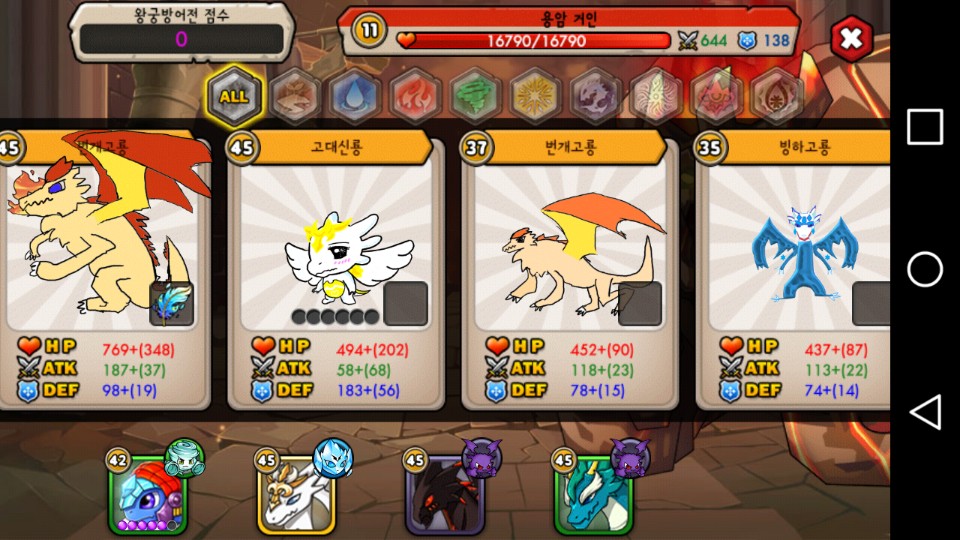Choose the teal horned dragon team slot
The width and height of the screenshot is (960, 540).
(x=594, y=492)
